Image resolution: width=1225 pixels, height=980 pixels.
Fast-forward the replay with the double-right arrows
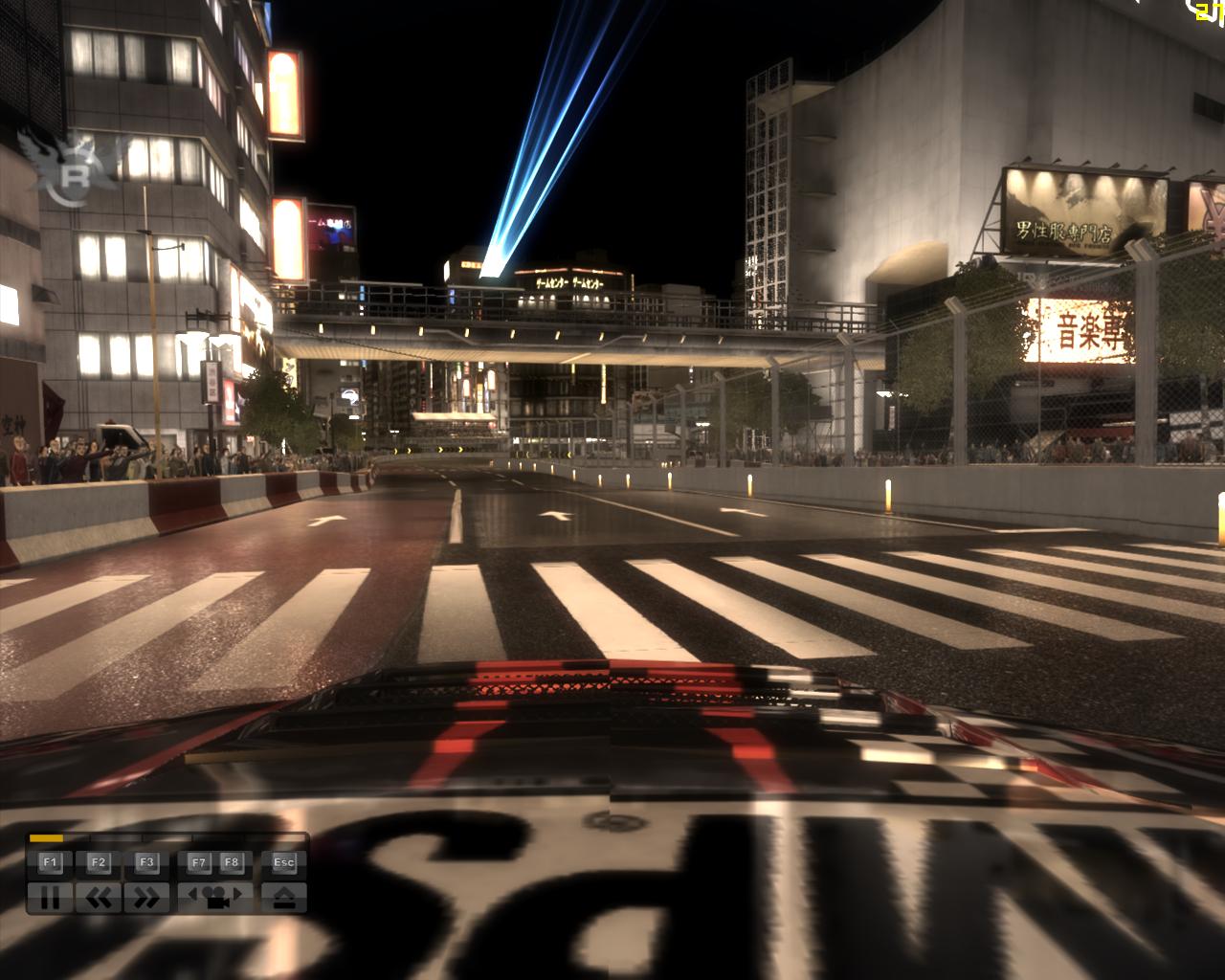[x=145, y=899]
